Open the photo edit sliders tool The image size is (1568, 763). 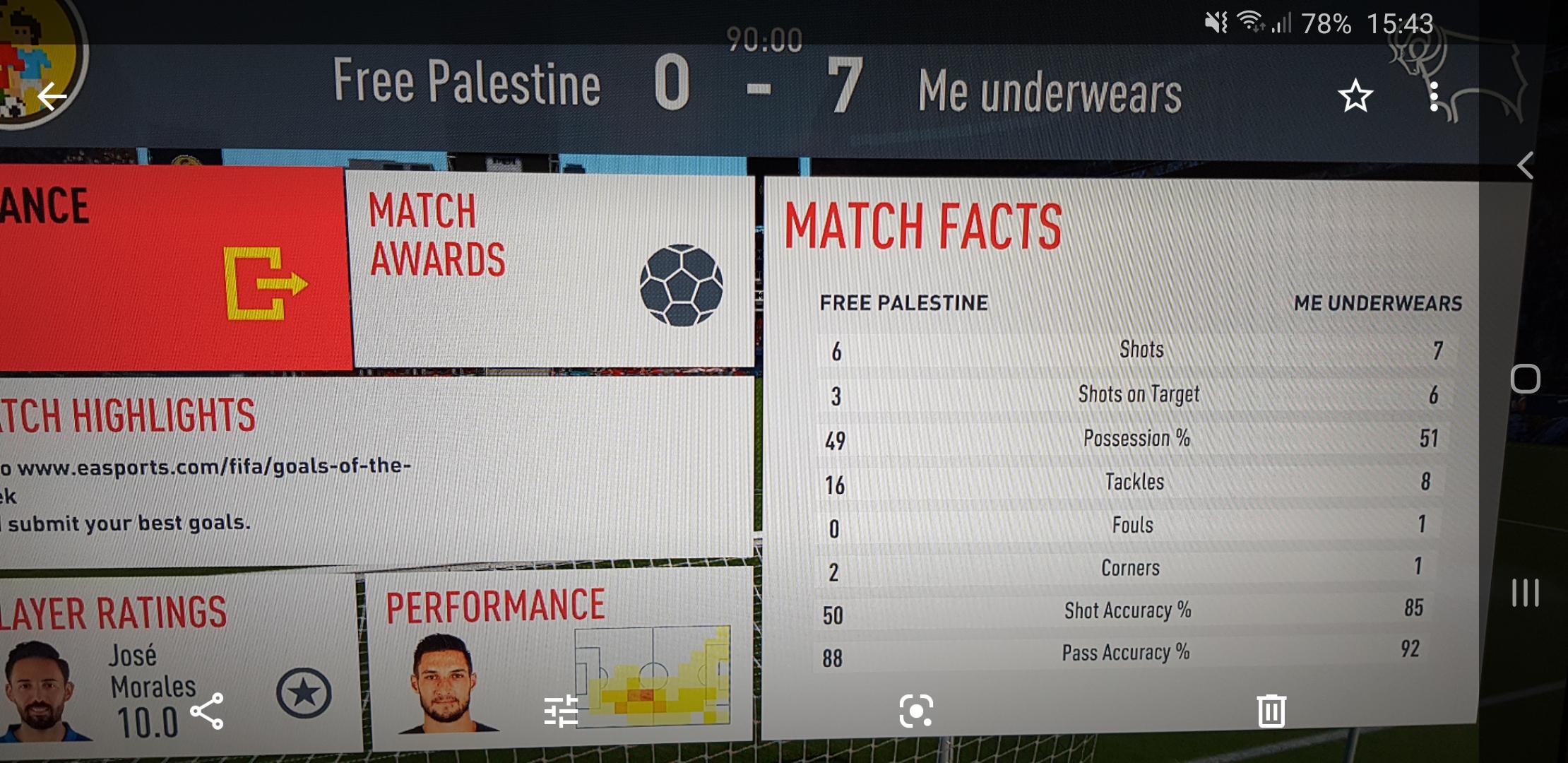[x=562, y=711]
